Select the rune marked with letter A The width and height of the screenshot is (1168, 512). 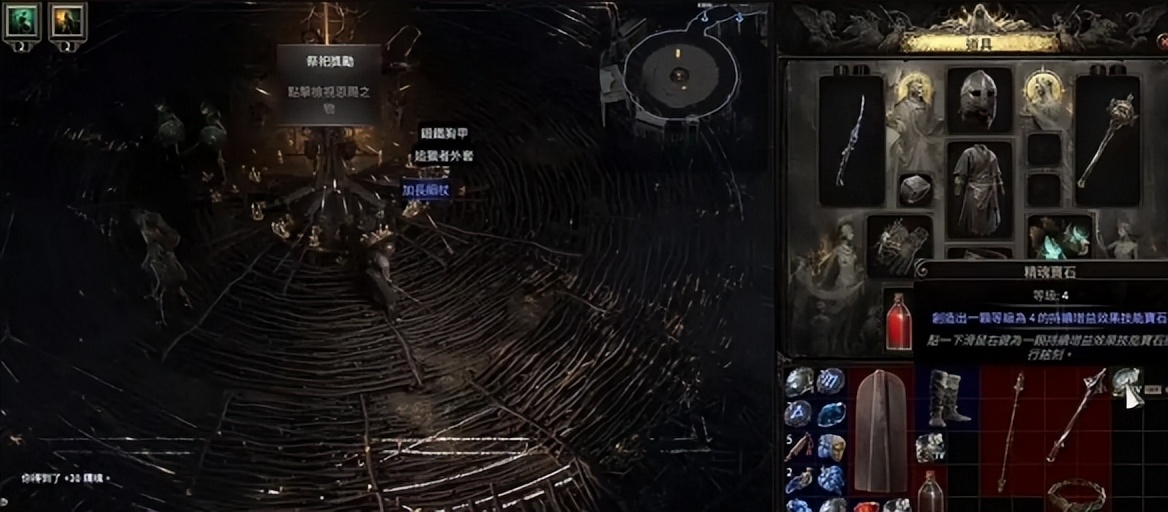(x=798, y=413)
